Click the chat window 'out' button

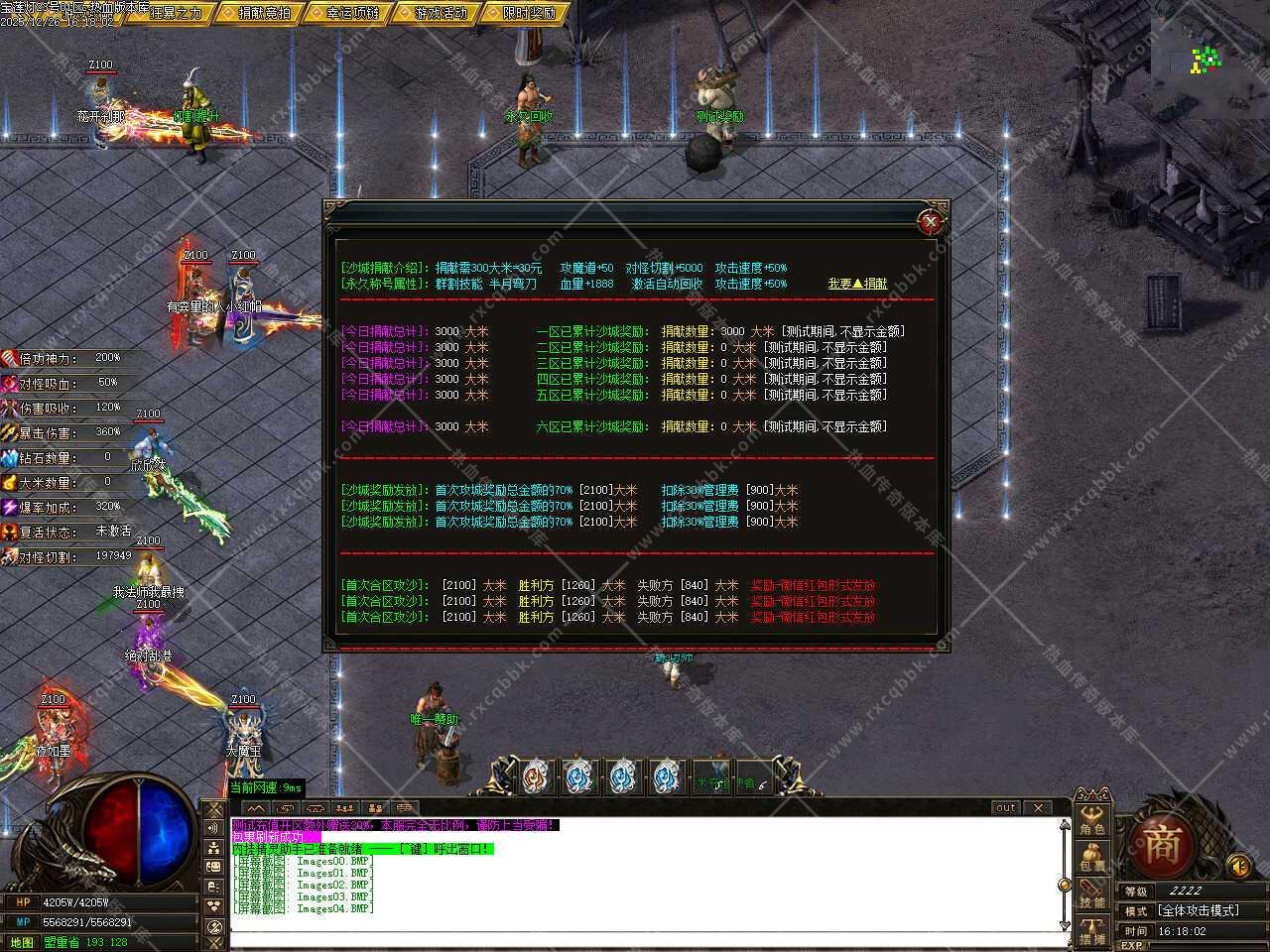1005,807
